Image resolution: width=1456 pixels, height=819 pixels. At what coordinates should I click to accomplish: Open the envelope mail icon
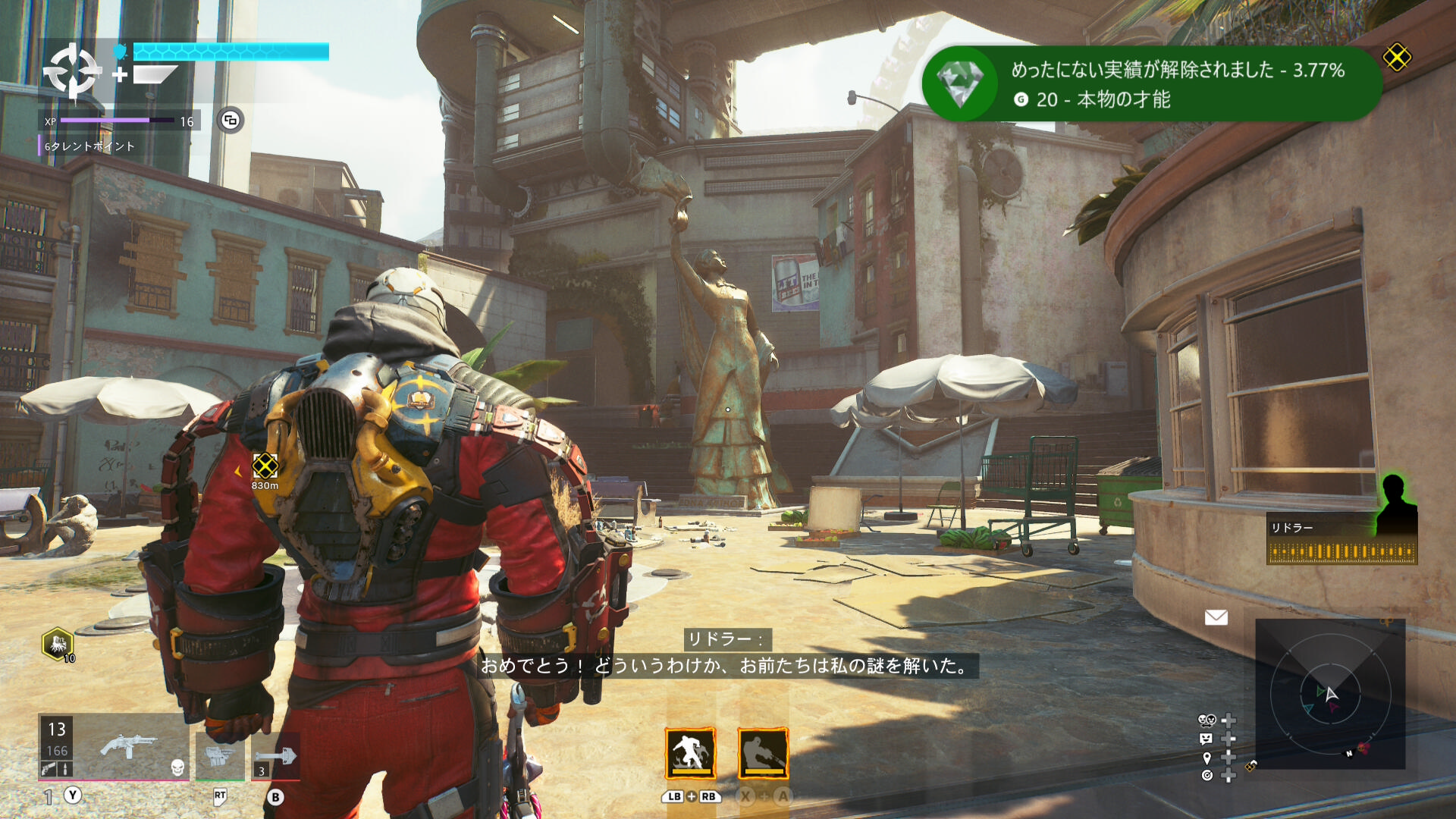pyautogui.click(x=1216, y=617)
